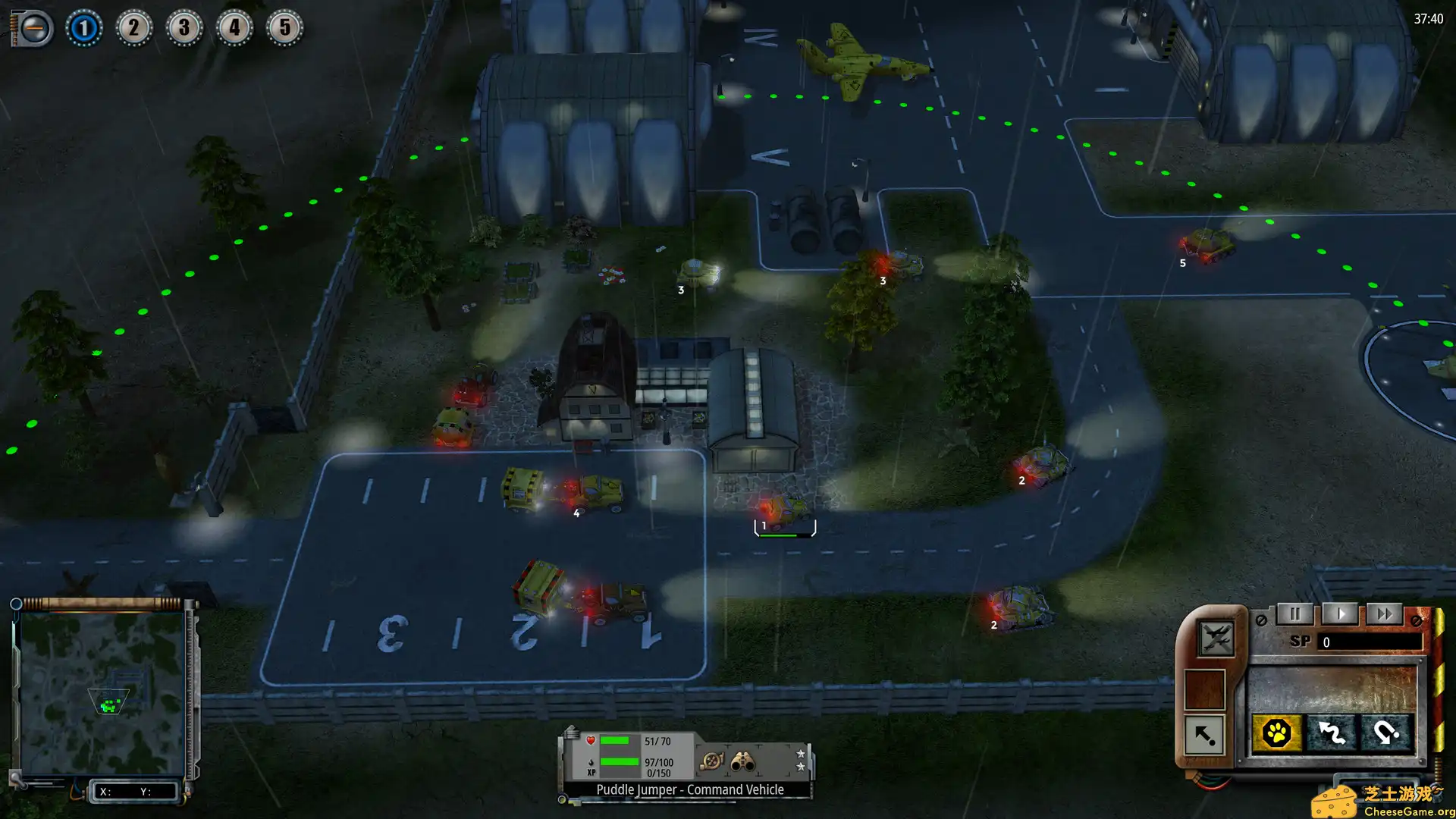Pause the game speed
Image resolution: width=1456 pixels, height=819 pixels.
click(x=1294, y=614)
